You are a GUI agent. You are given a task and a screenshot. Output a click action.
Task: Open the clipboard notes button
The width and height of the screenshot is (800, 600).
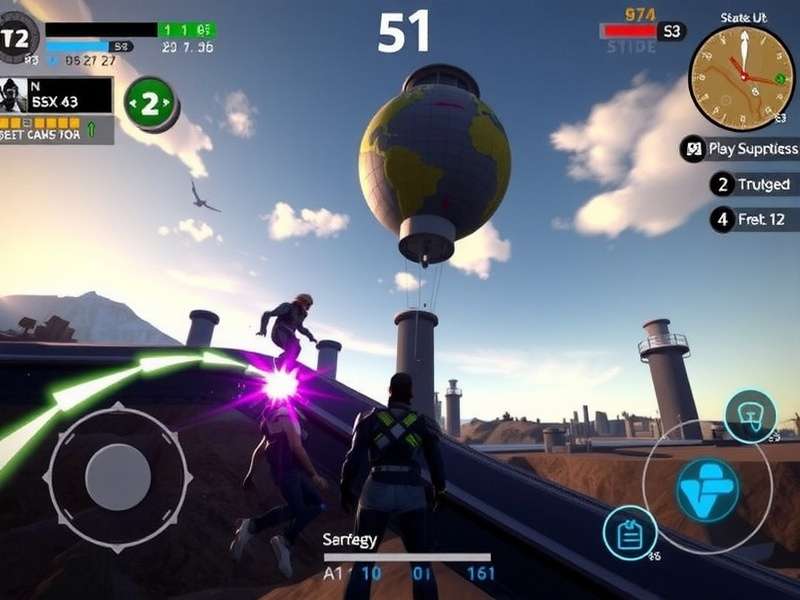coord(630,534)
